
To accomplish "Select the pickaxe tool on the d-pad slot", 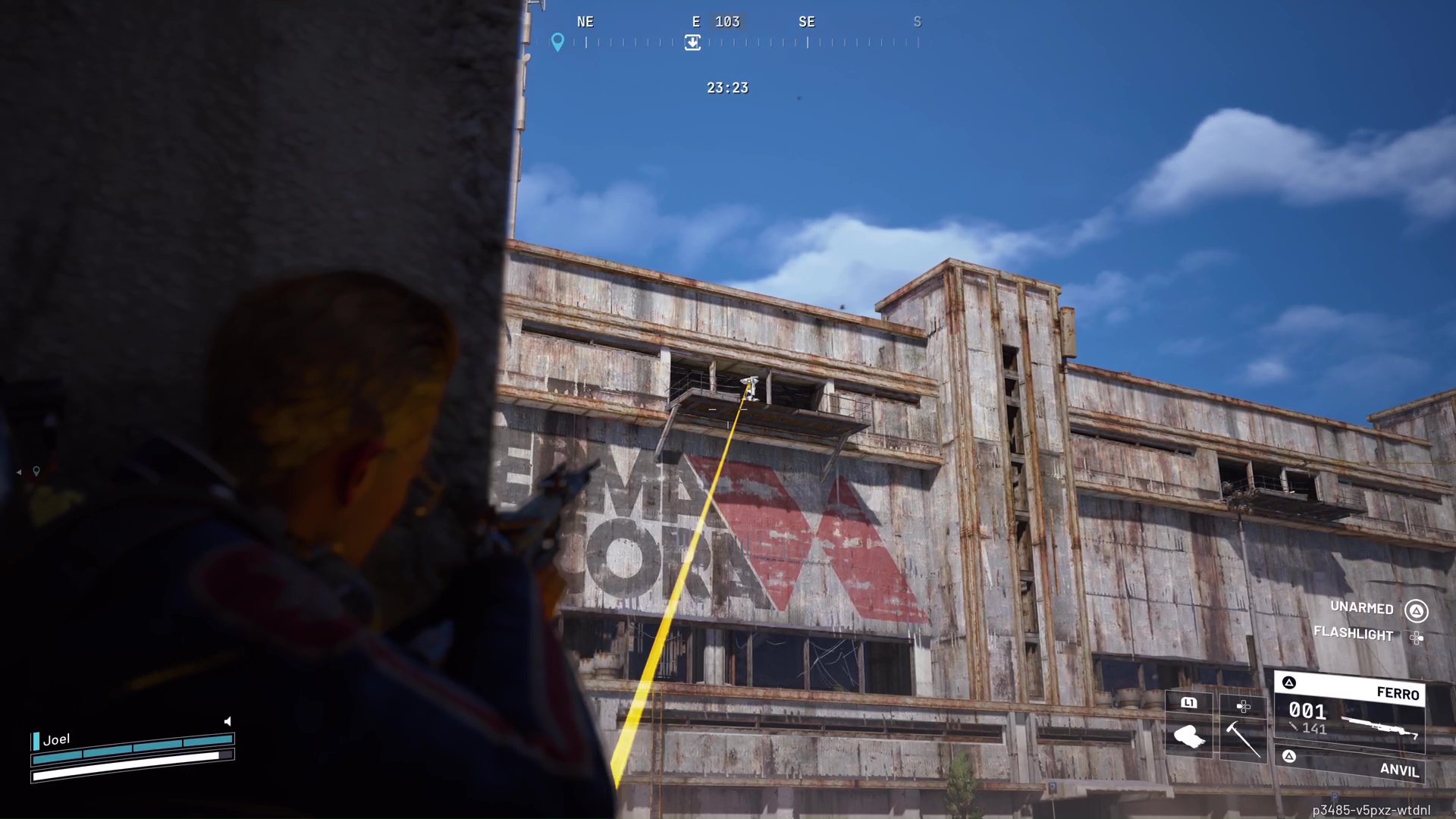I will tap(1244, 739).
